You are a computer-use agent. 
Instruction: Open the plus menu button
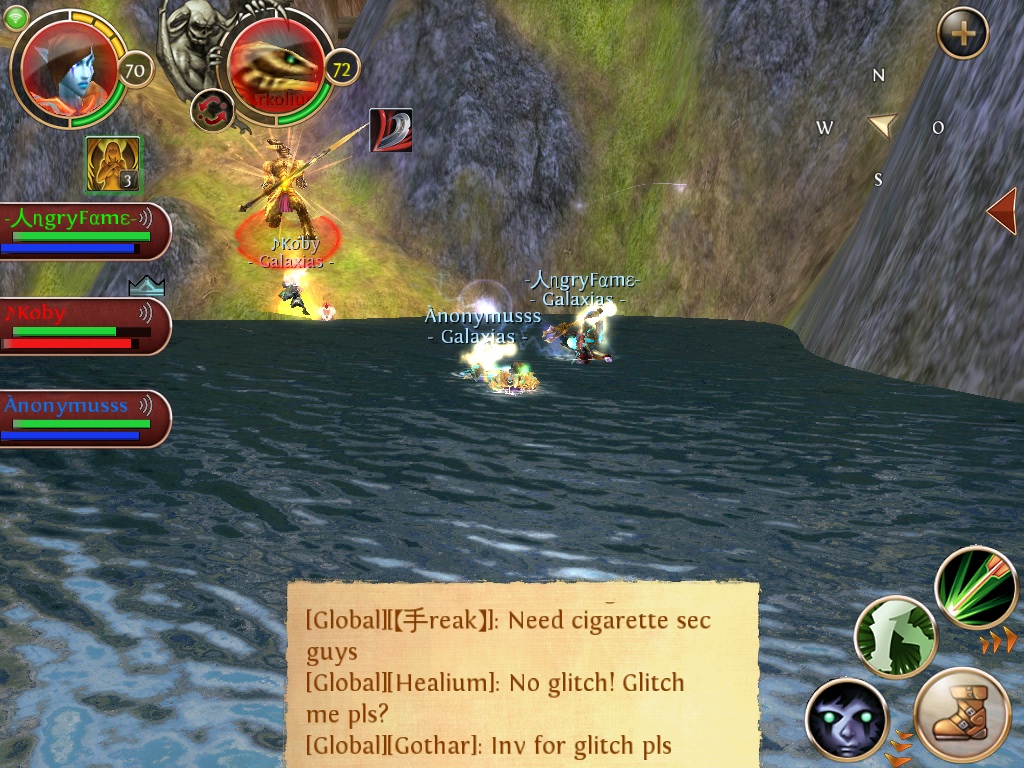click(x=962, y=34)
